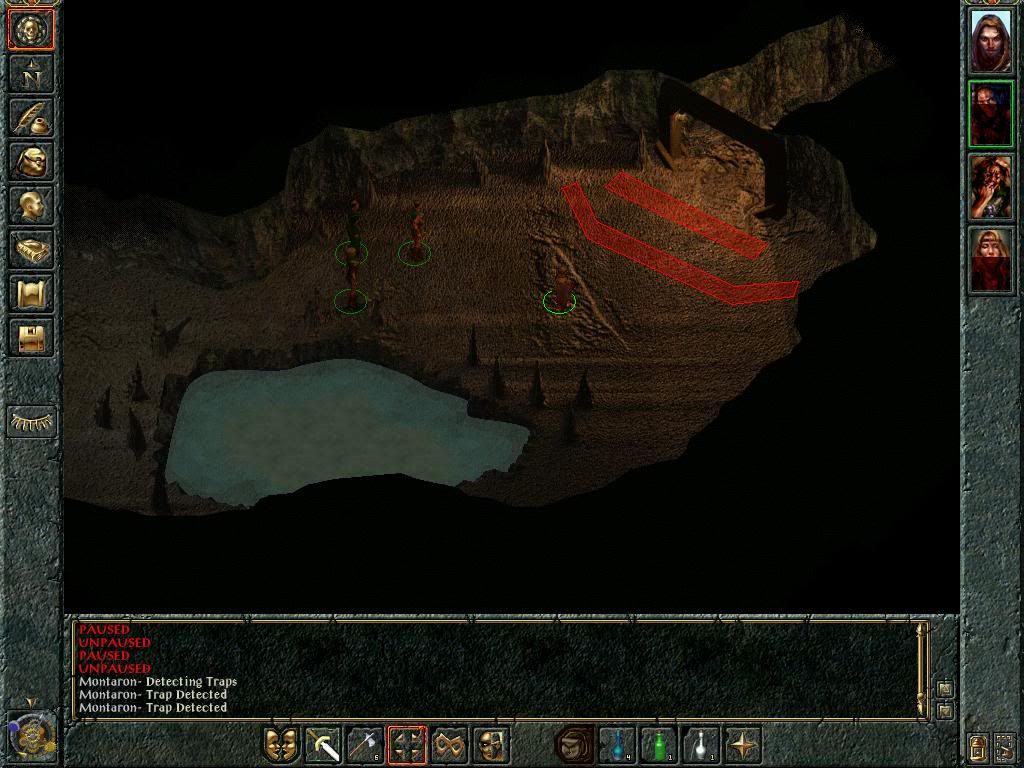The height and width of the screenshot is (768, 1024).
Task: Open the inventory screen with the helmeted head
Action: point(30,162)
